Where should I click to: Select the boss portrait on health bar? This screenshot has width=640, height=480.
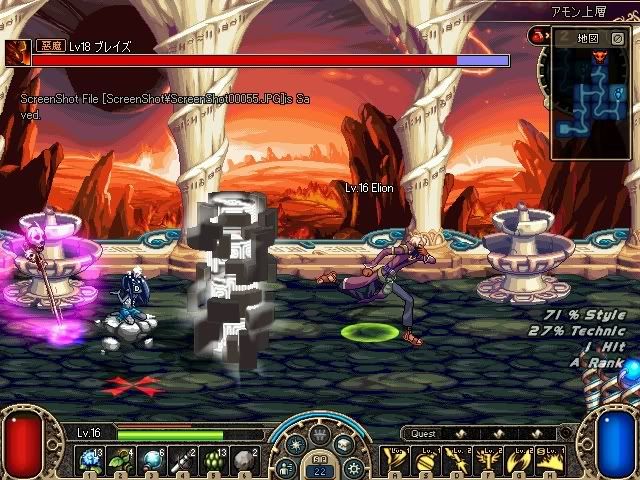pos(17,53)
